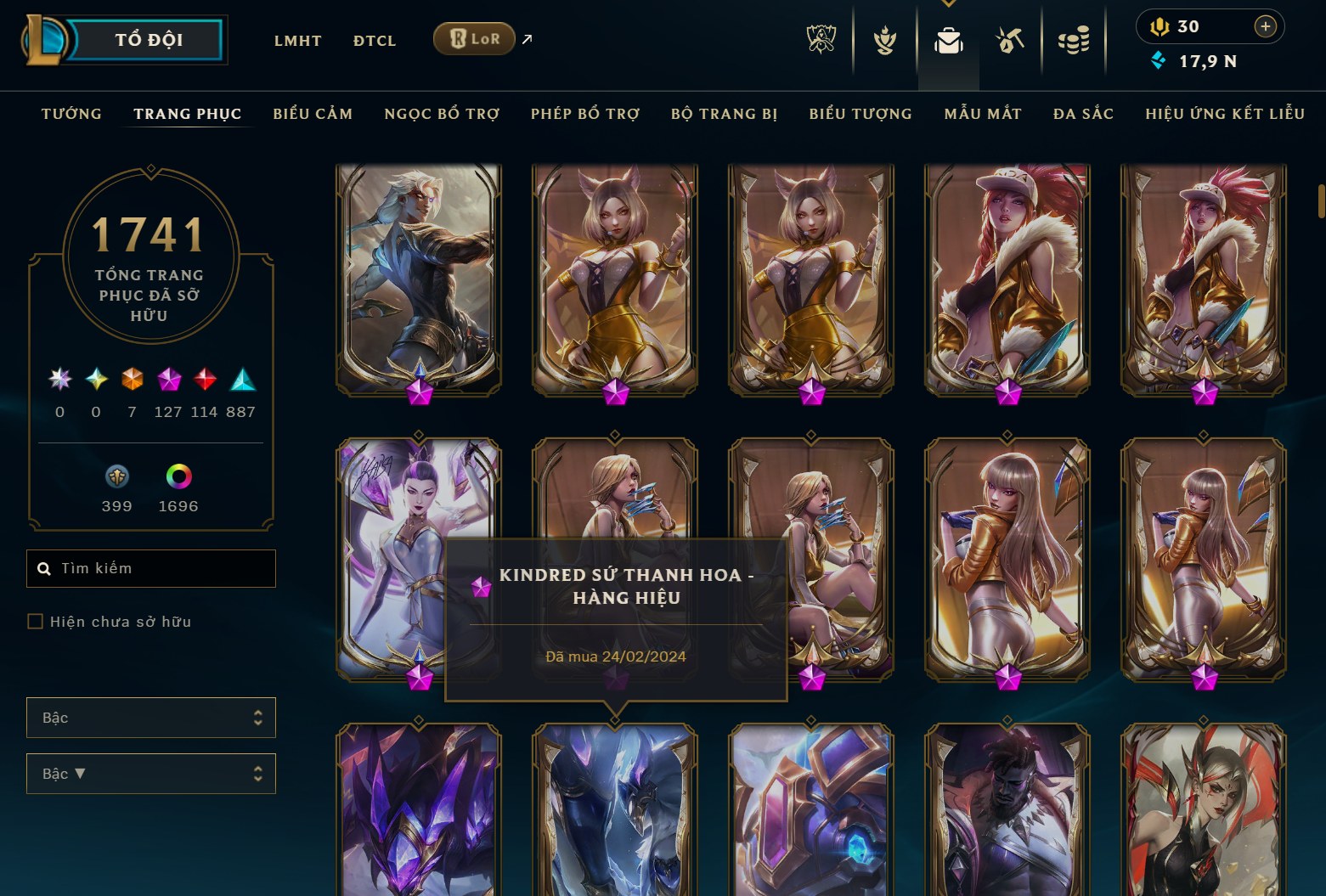The height and width of the screenshot is (896, 1326).
Task: Open the Esports trophy section
Action: click(820, 39)
